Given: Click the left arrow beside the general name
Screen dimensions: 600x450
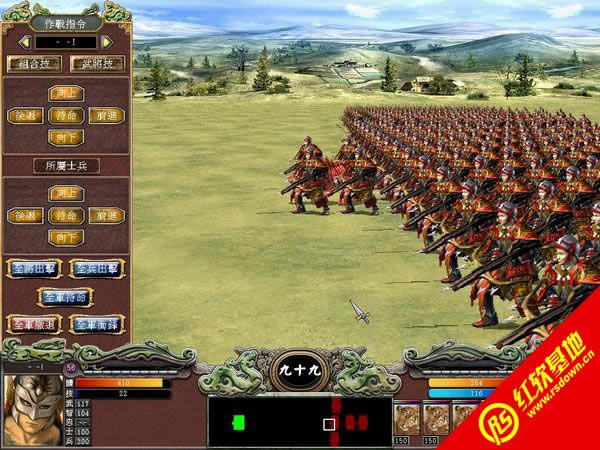Looking at the screenshot, I should click(x=24, y=42).
